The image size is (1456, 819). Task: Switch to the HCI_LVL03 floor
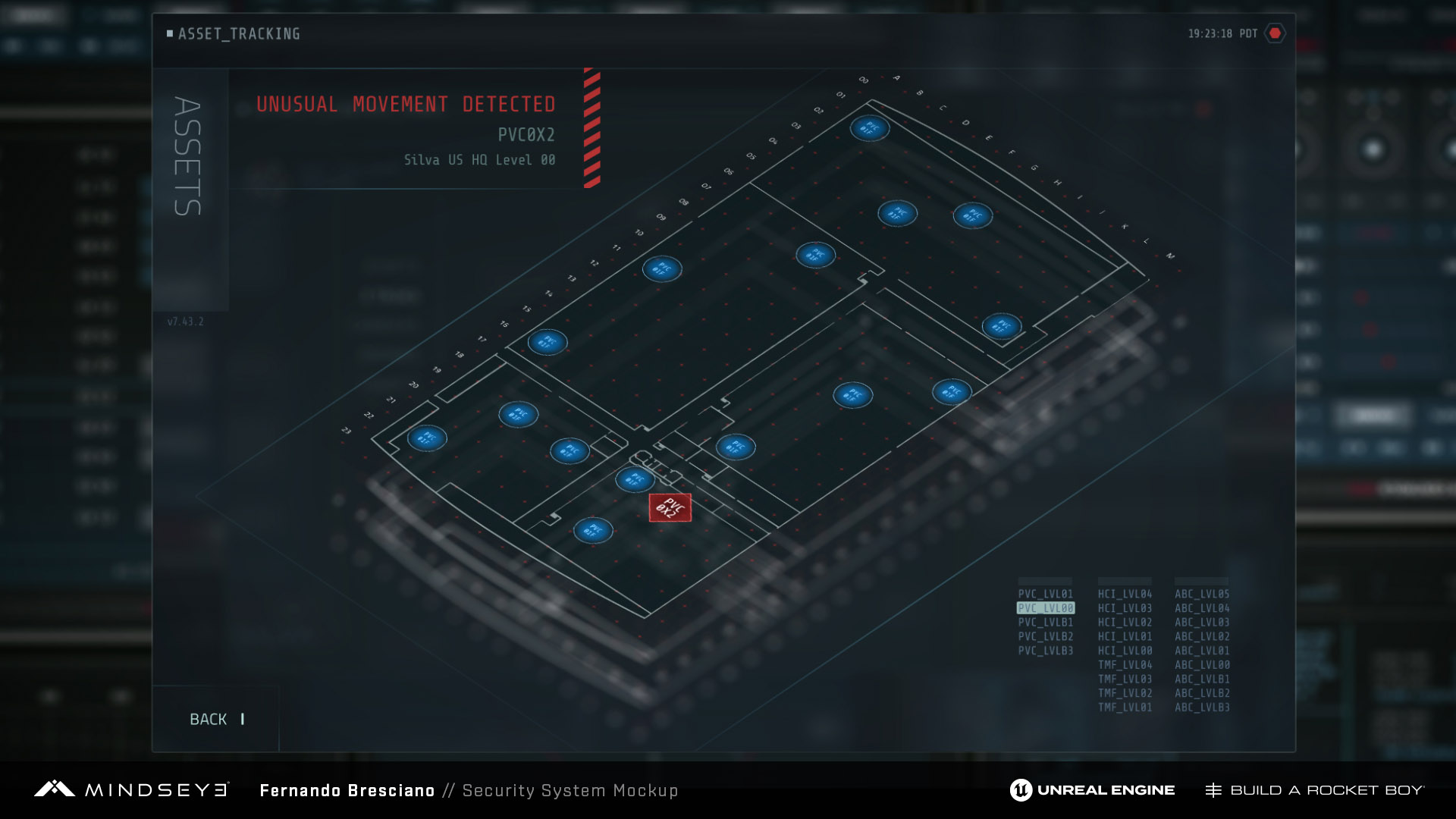coord(1125,608)
